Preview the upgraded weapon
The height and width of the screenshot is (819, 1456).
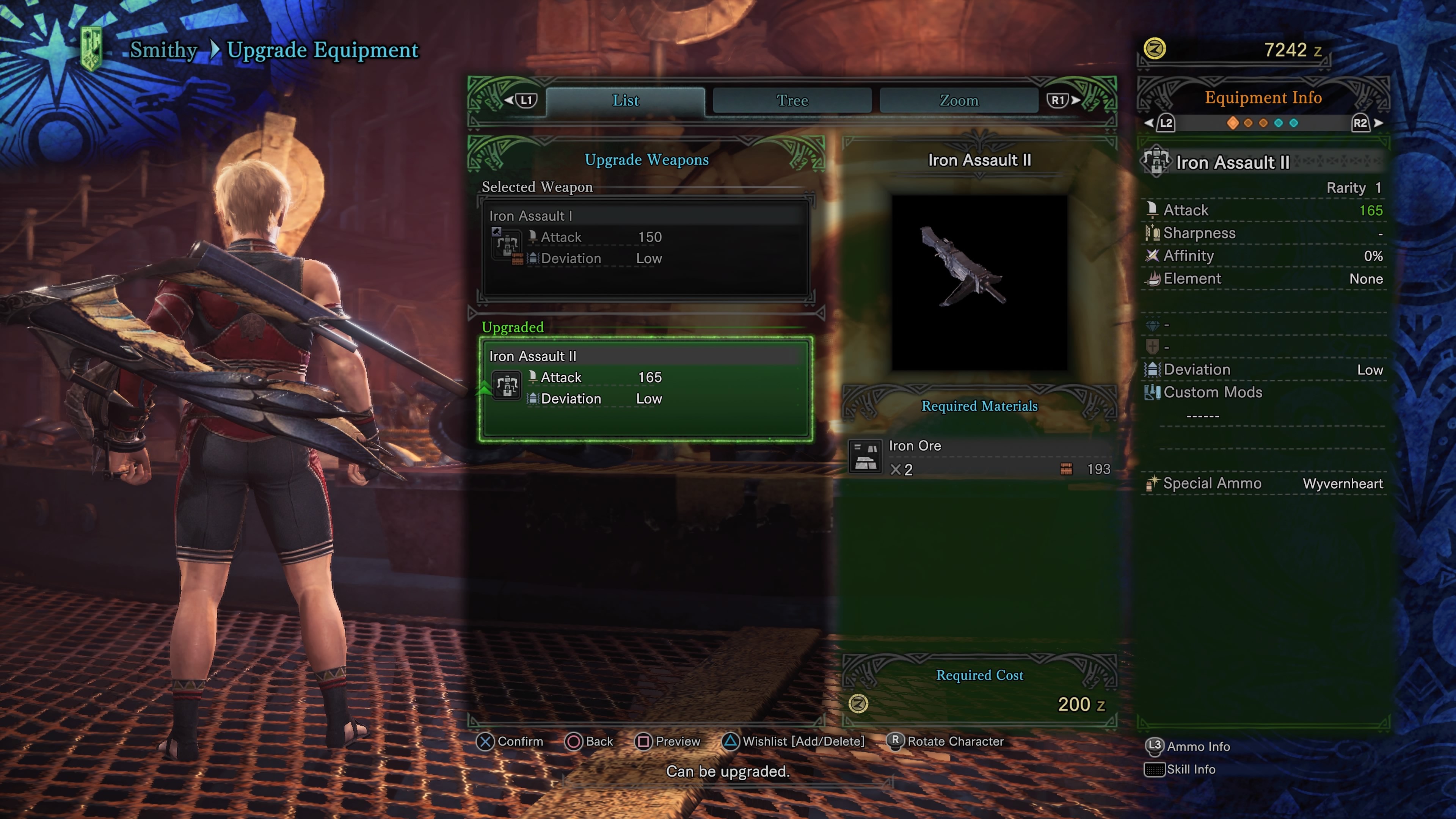pyautogui.click(x=668, y=741)
